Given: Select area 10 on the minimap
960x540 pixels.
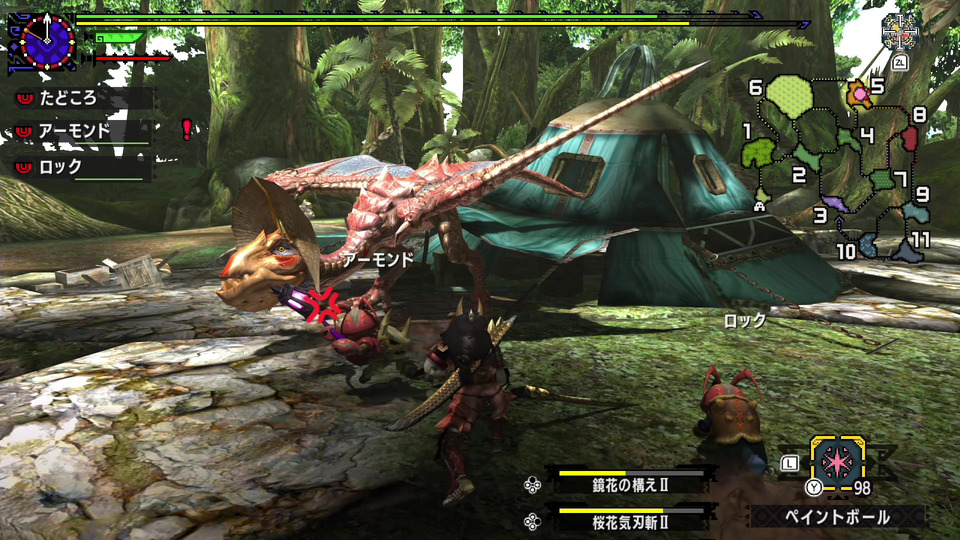Looking at the screenshot, I should (x=869, y=246).
